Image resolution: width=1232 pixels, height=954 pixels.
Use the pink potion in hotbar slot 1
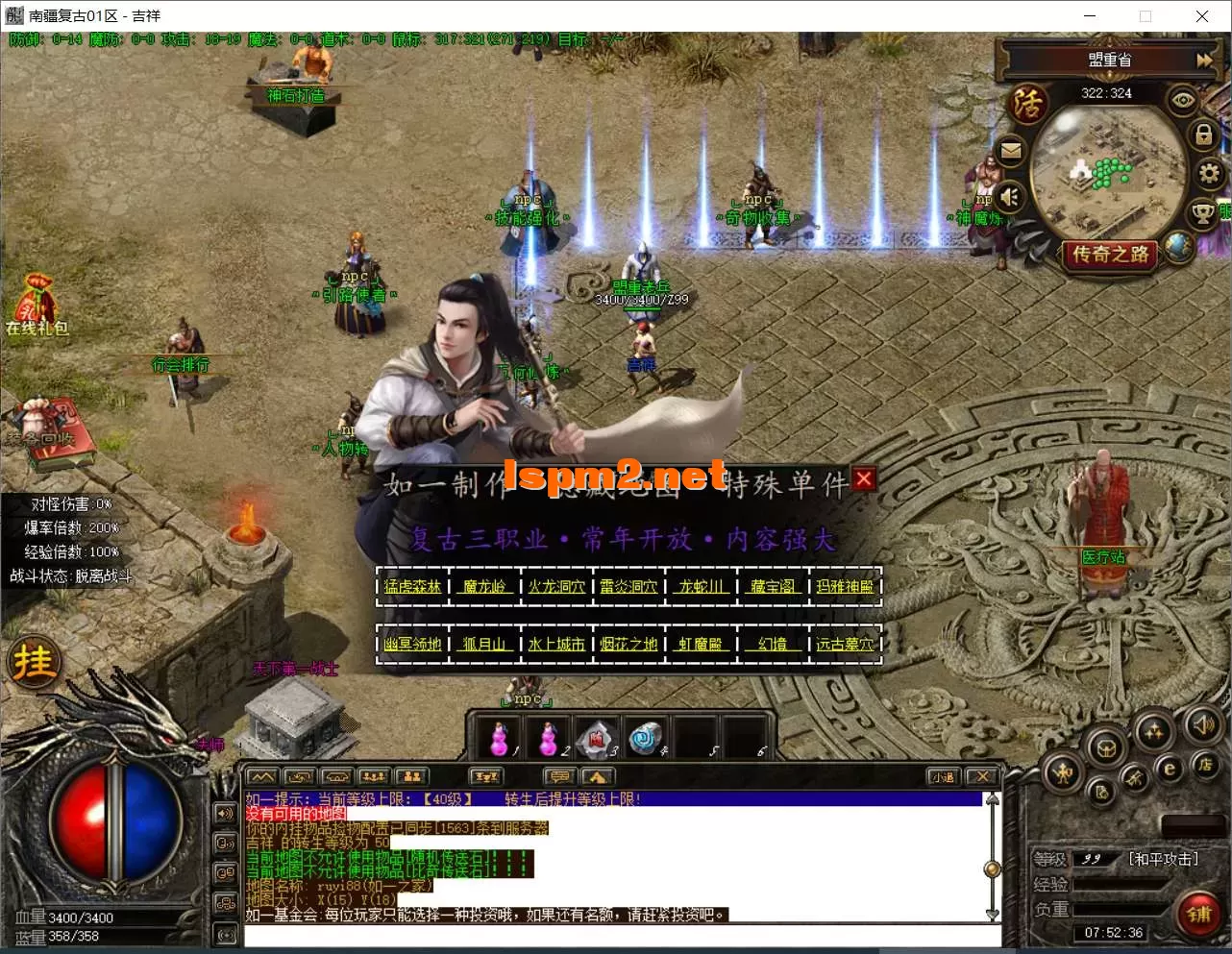[x=499, y=739]
